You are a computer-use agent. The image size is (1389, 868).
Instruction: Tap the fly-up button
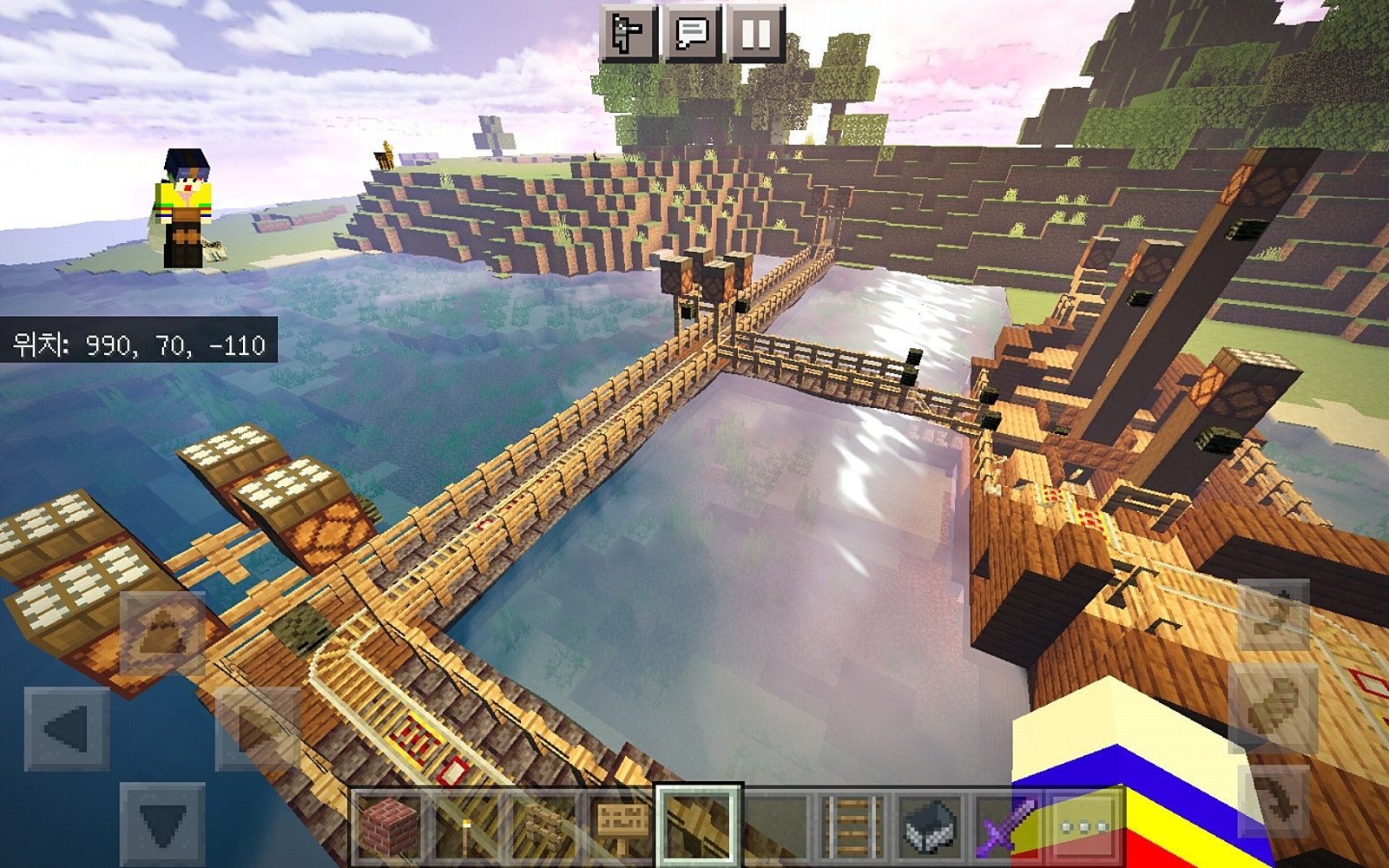[1274, 615]
